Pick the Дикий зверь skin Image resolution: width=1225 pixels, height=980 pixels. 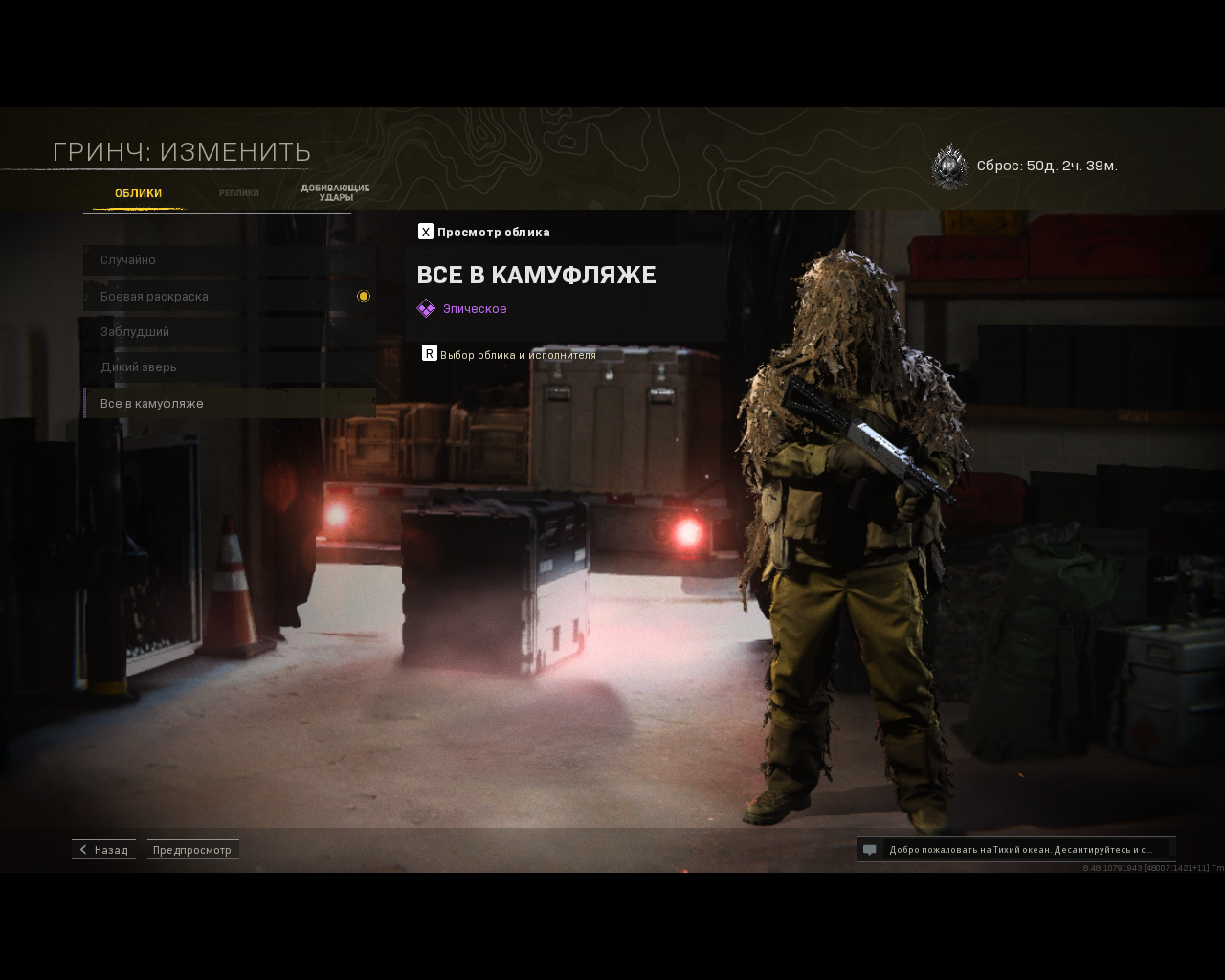pyautogui.click(x=229, y=367)
